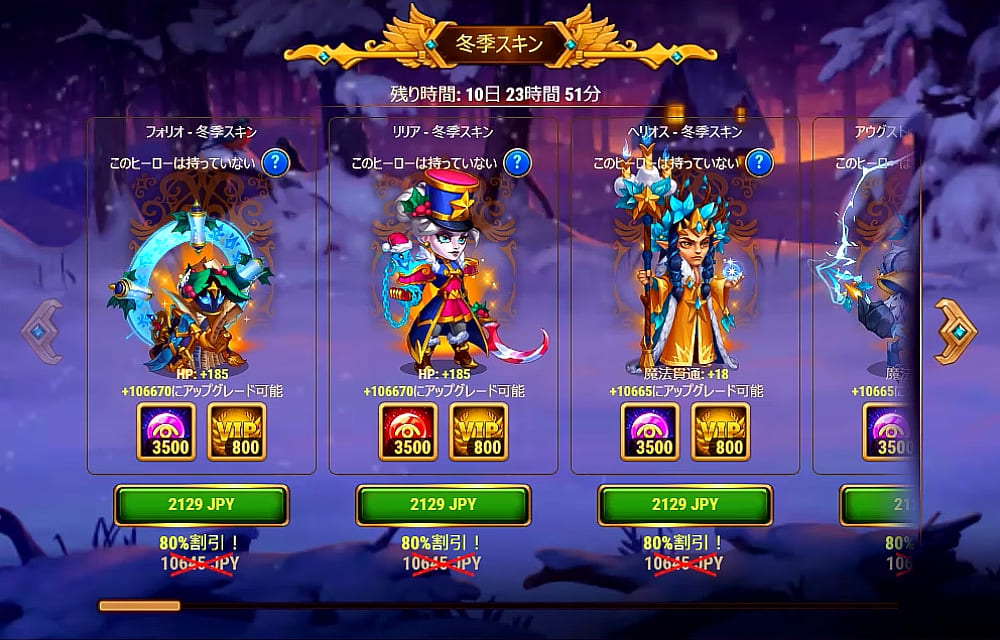Viewport: 1000px width, 640px height.
Task: Select the フォリオ VIP 800 points reward
Action: click(x=236, y=432)
